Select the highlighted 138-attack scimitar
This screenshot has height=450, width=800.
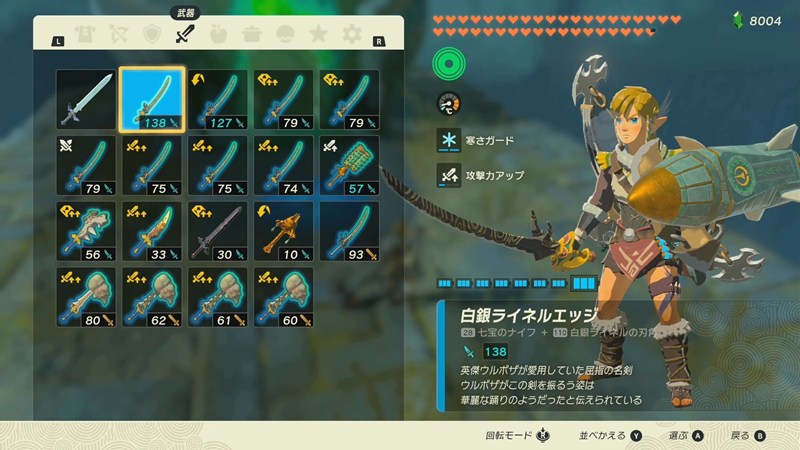(x=152, y=99)
